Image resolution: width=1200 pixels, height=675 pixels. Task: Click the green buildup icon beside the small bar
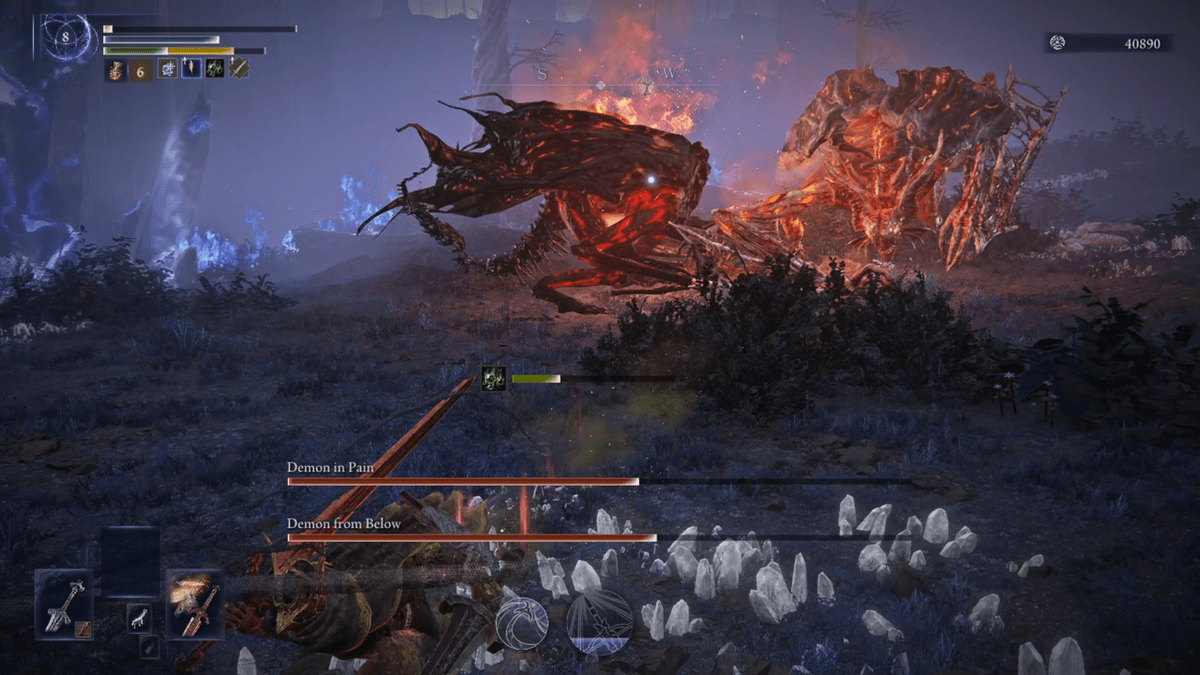(493, 378)
